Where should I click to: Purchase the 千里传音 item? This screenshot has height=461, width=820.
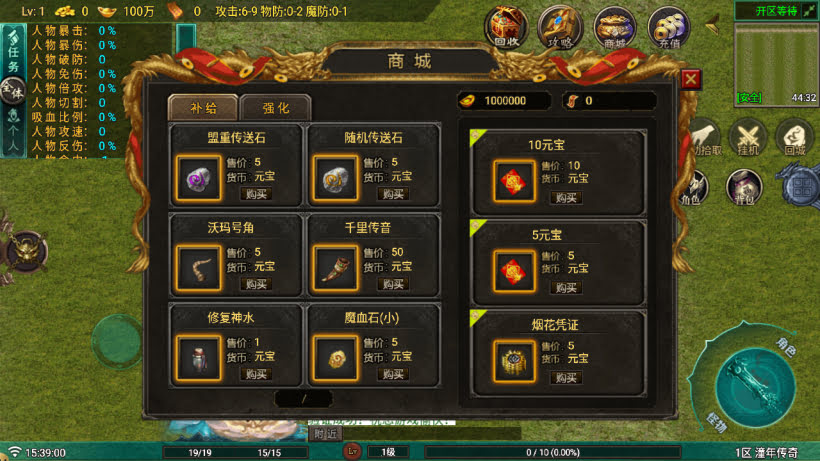pyautogui.click(x=393, y=284)
